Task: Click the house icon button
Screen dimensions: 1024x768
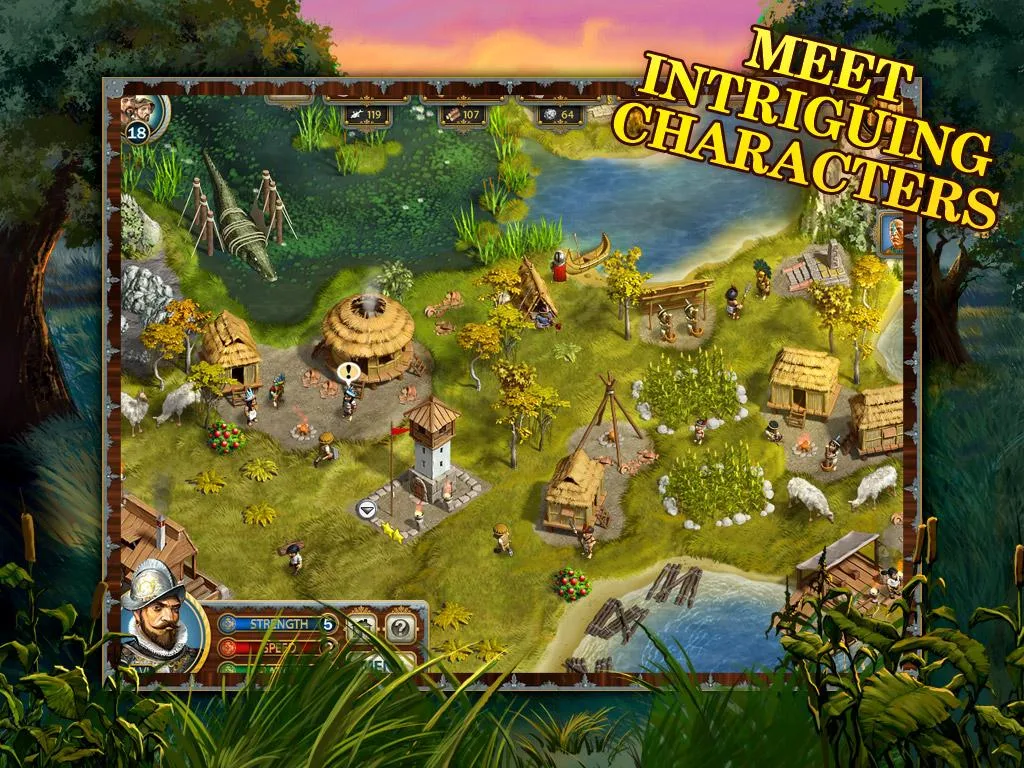Action: pyautogui.click(x=361, y=628)
